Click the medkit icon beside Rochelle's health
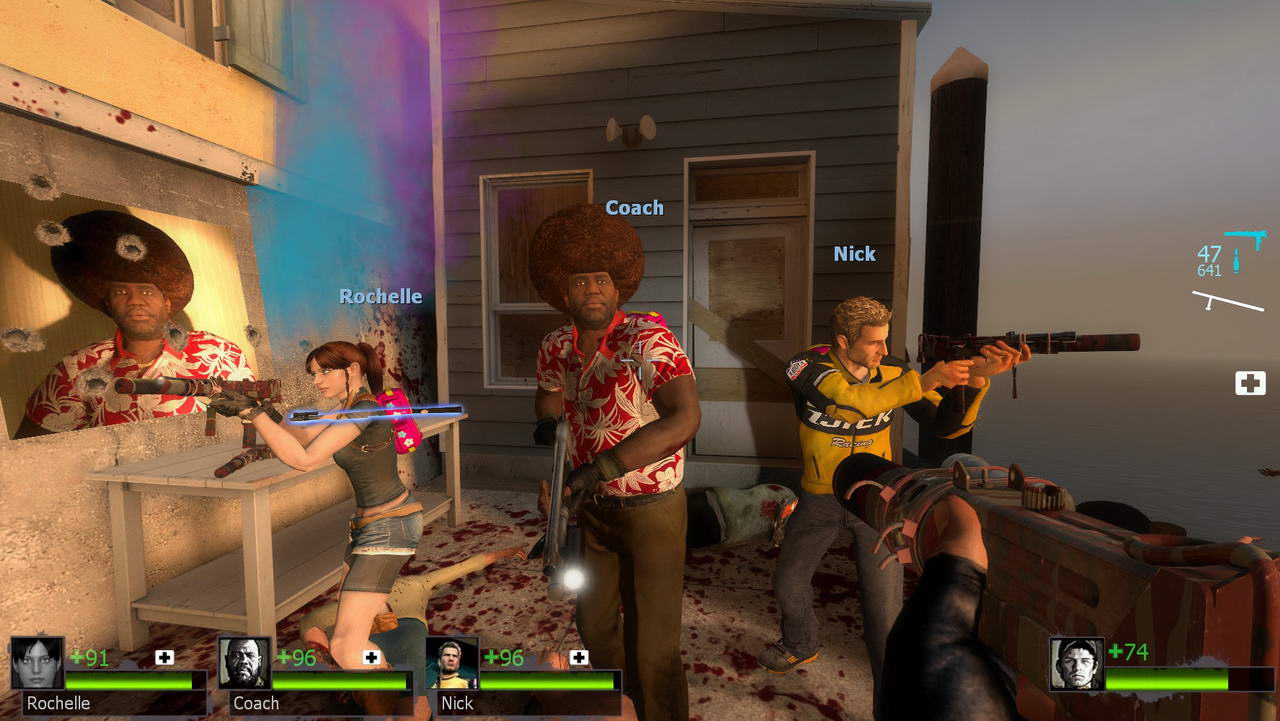 point(164,657)
